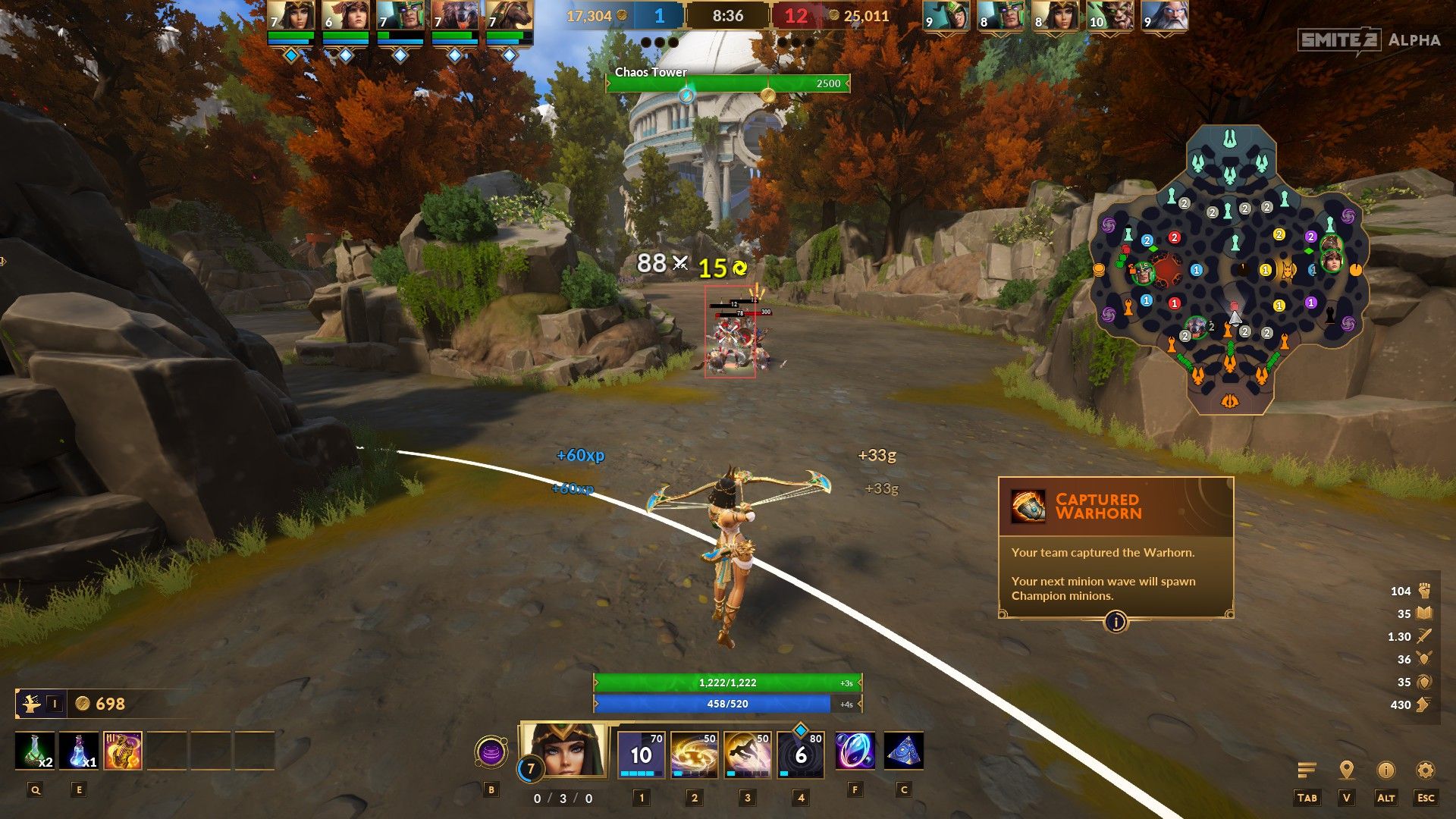The height and width of the screenshot is (819, 1456).
Task: Select first ability showing cooldown 10
Action: [x=641, y=754]
